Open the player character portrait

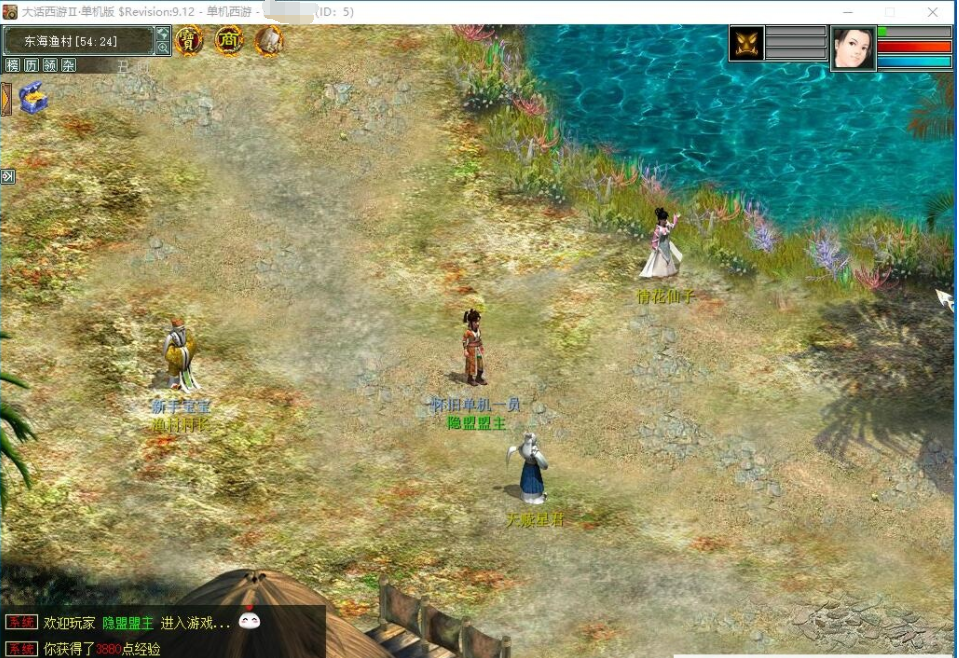coord(853,47)
